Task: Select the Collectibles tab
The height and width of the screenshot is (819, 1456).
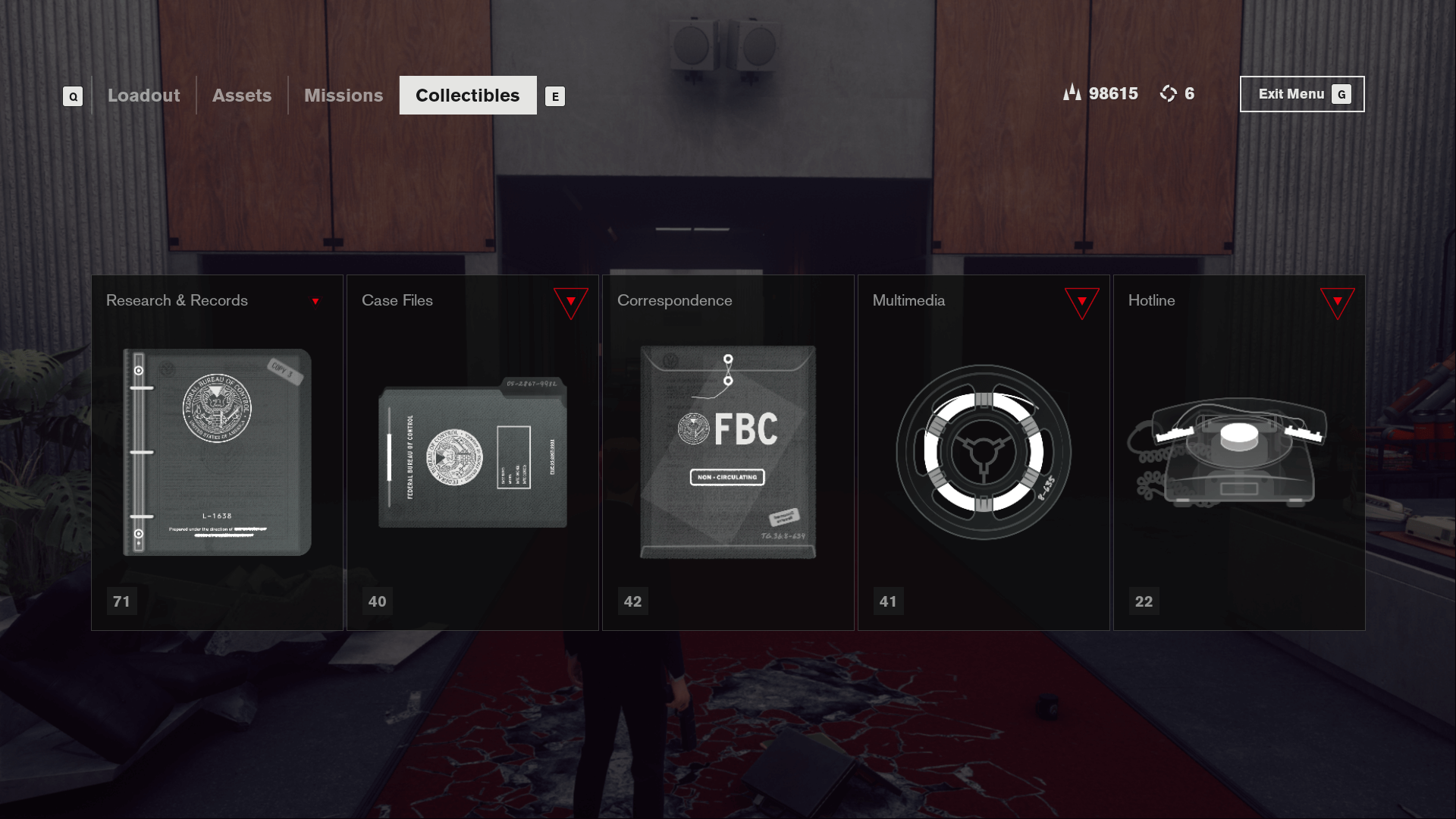Action: 467,96
